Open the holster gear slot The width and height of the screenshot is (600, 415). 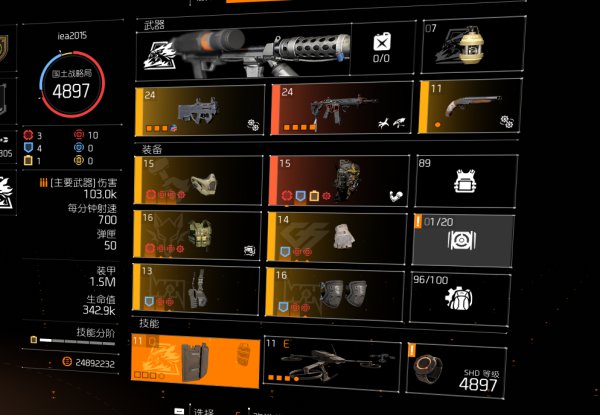199,290
